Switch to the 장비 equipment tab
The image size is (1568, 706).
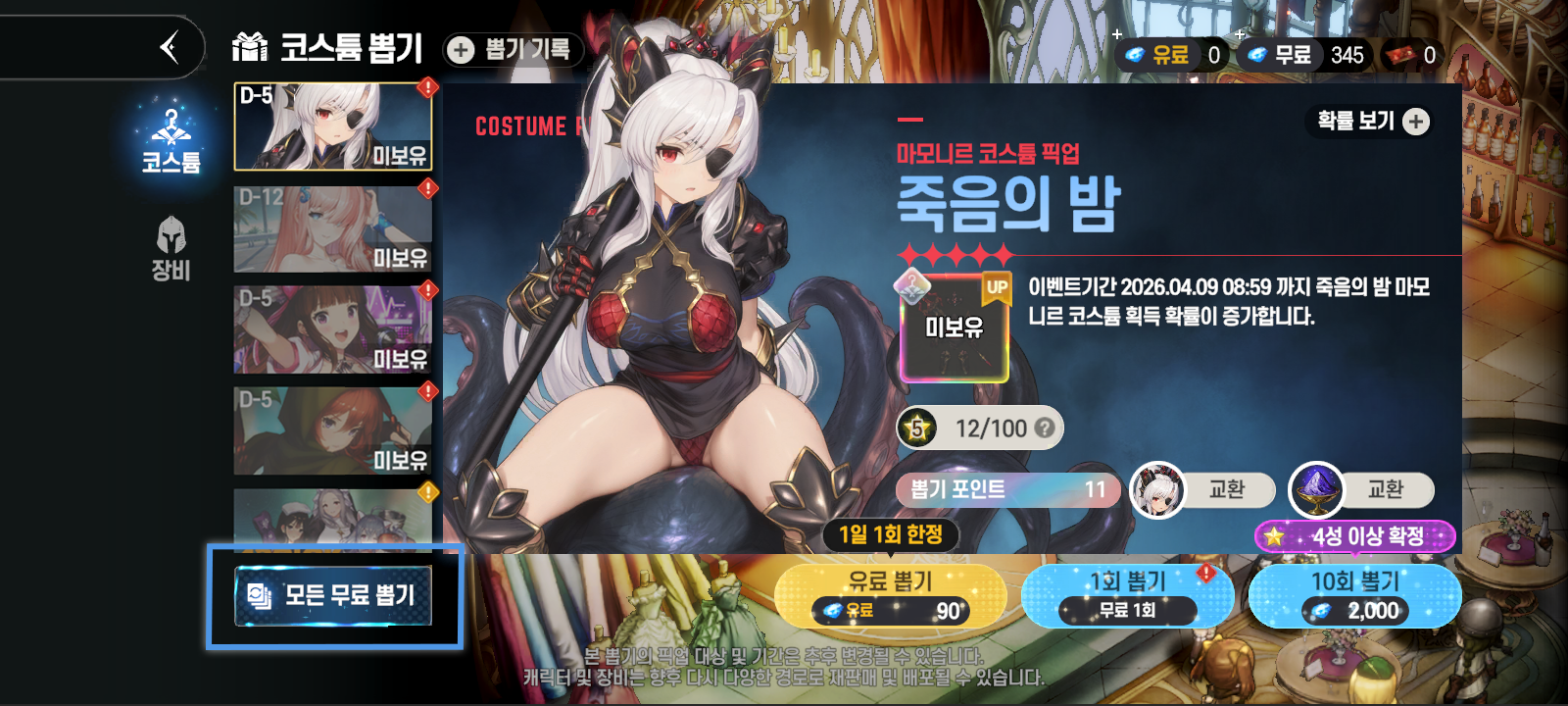[x=171, y=249]
